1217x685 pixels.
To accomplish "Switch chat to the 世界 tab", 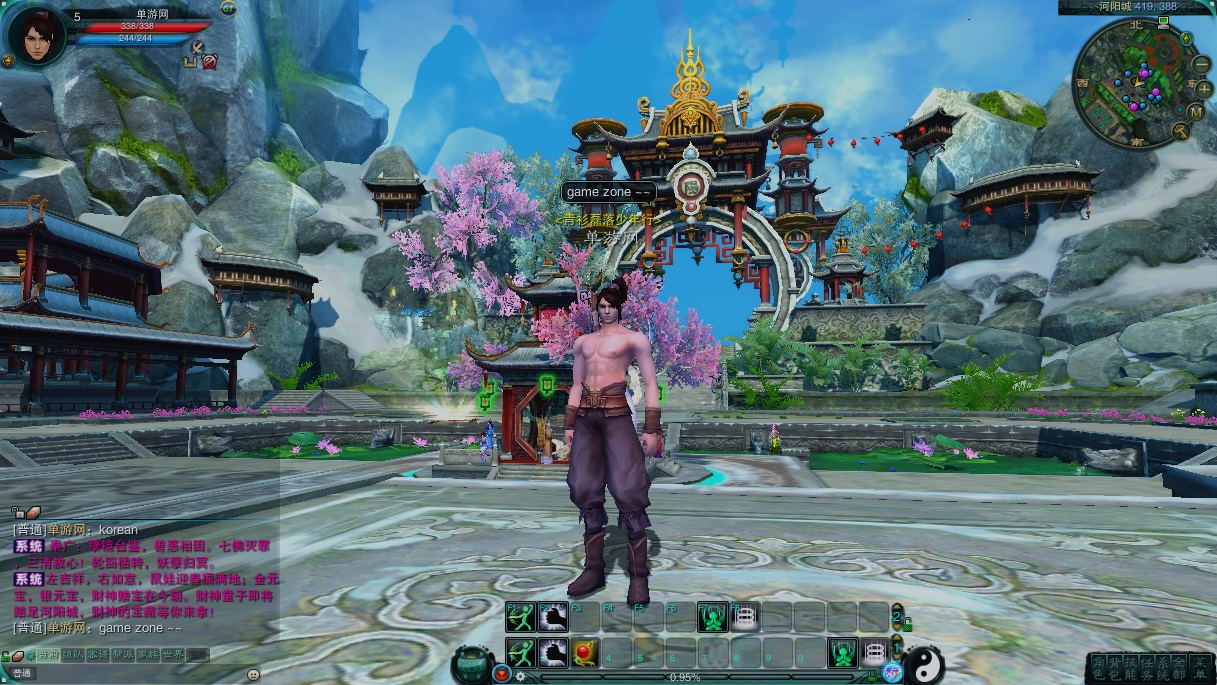I will pyautogui.click(x=173, y=654).
